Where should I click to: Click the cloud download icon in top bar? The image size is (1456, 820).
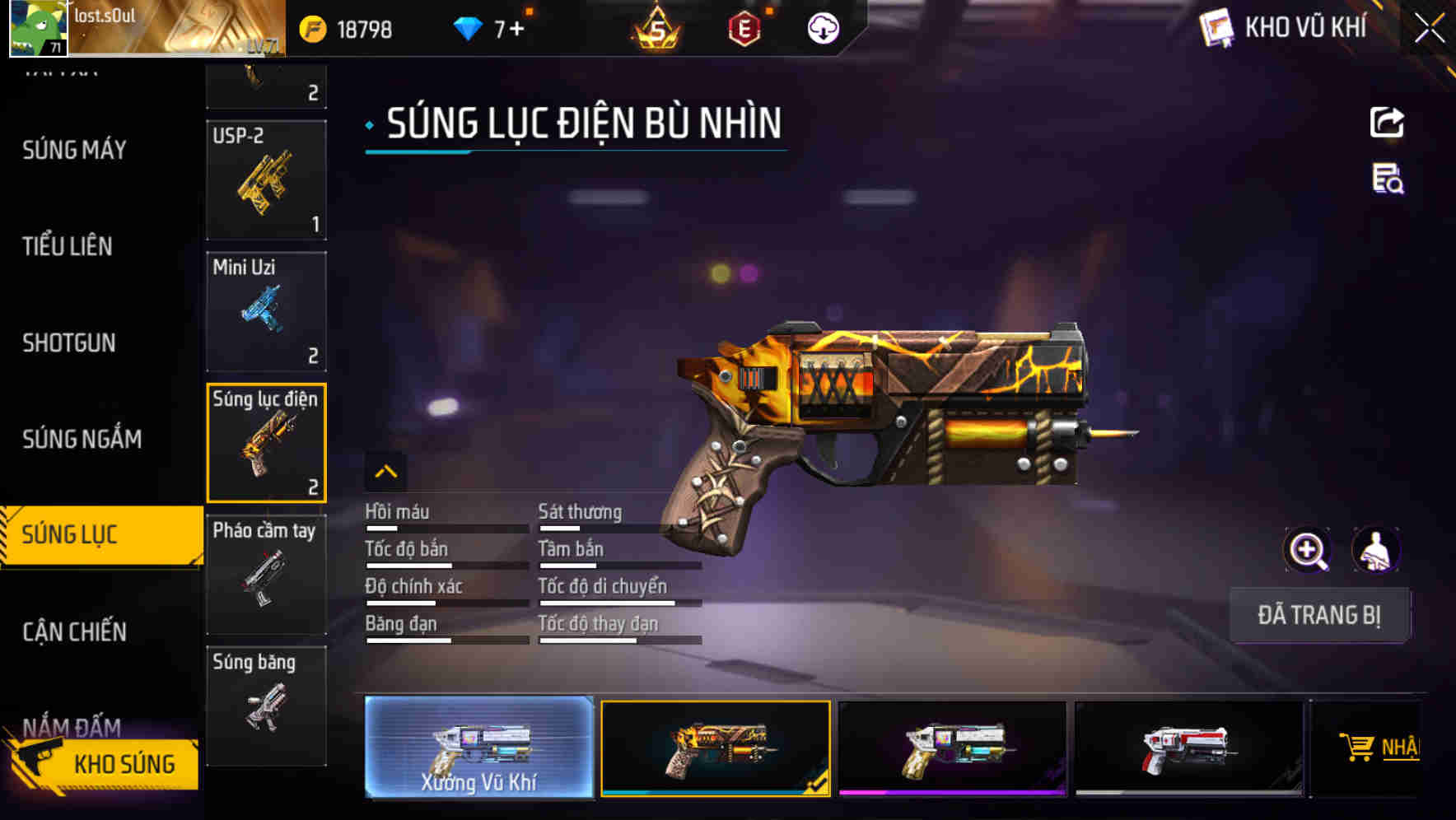[x=821, y=26]
